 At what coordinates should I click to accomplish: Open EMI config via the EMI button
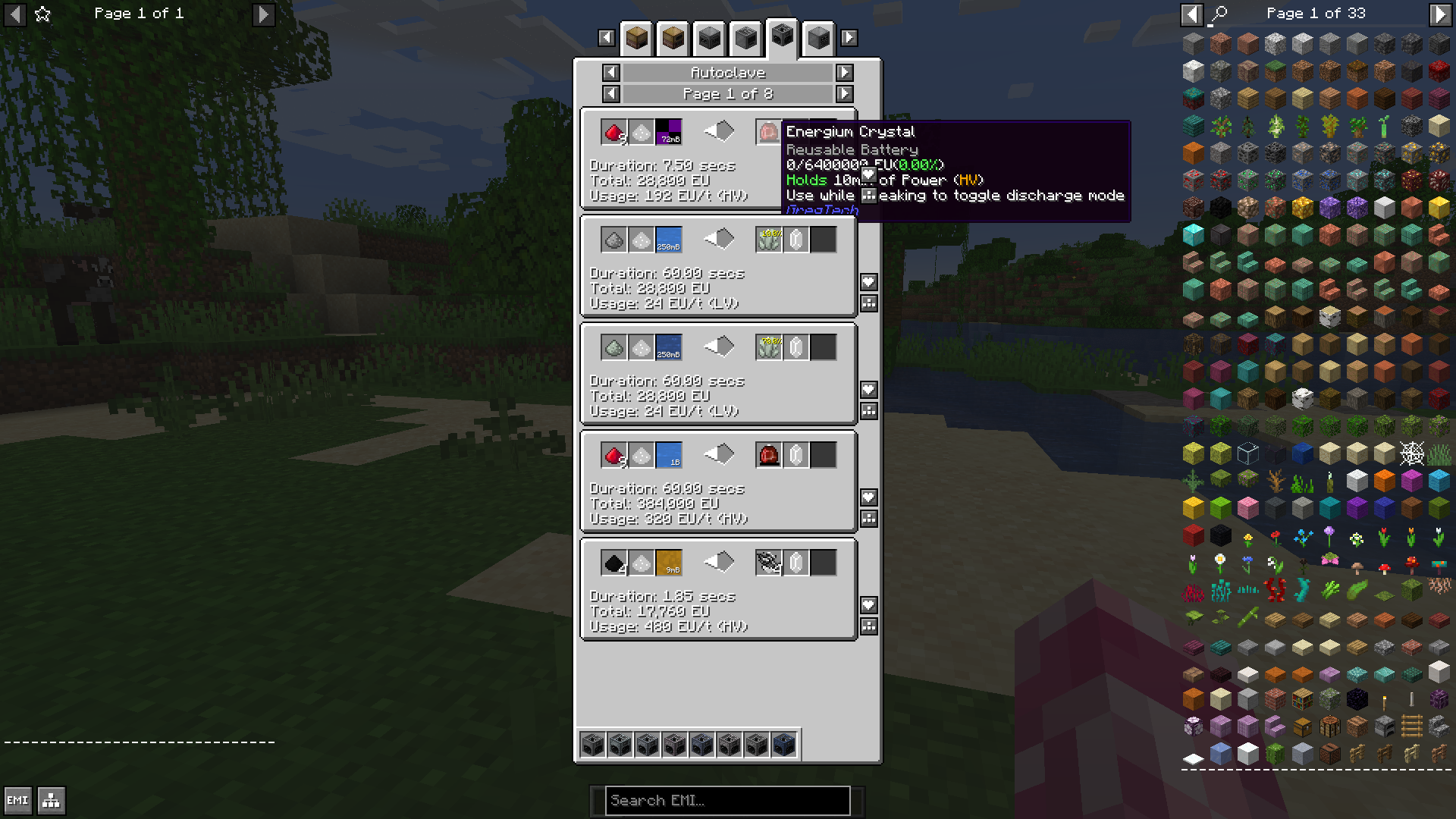tap(18, 800)
